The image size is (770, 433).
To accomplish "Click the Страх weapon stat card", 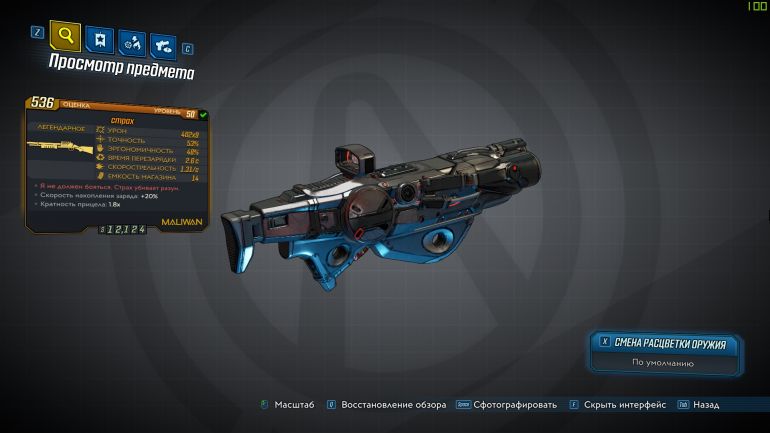I will [118, 164].
